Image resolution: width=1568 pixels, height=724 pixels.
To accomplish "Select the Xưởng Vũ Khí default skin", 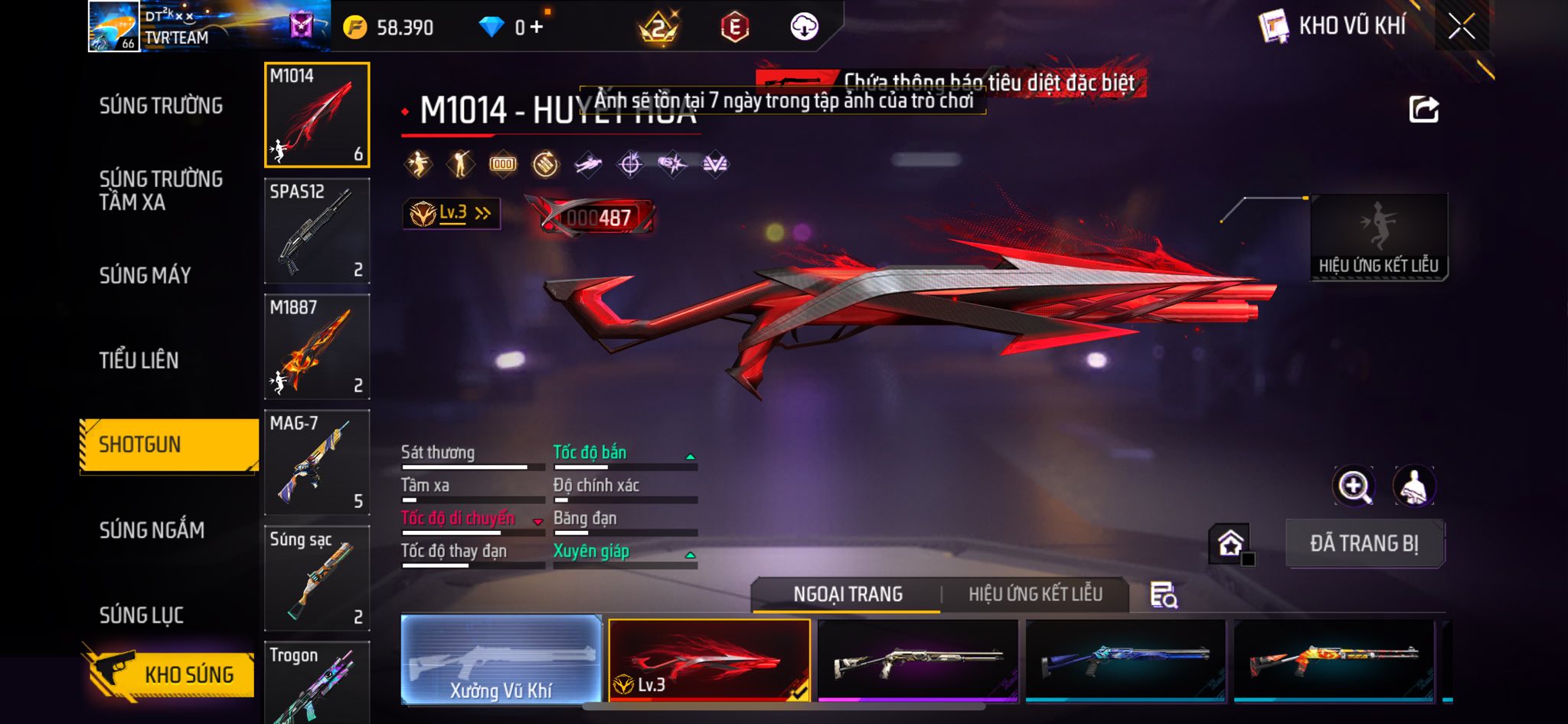I will click(501, 659).
